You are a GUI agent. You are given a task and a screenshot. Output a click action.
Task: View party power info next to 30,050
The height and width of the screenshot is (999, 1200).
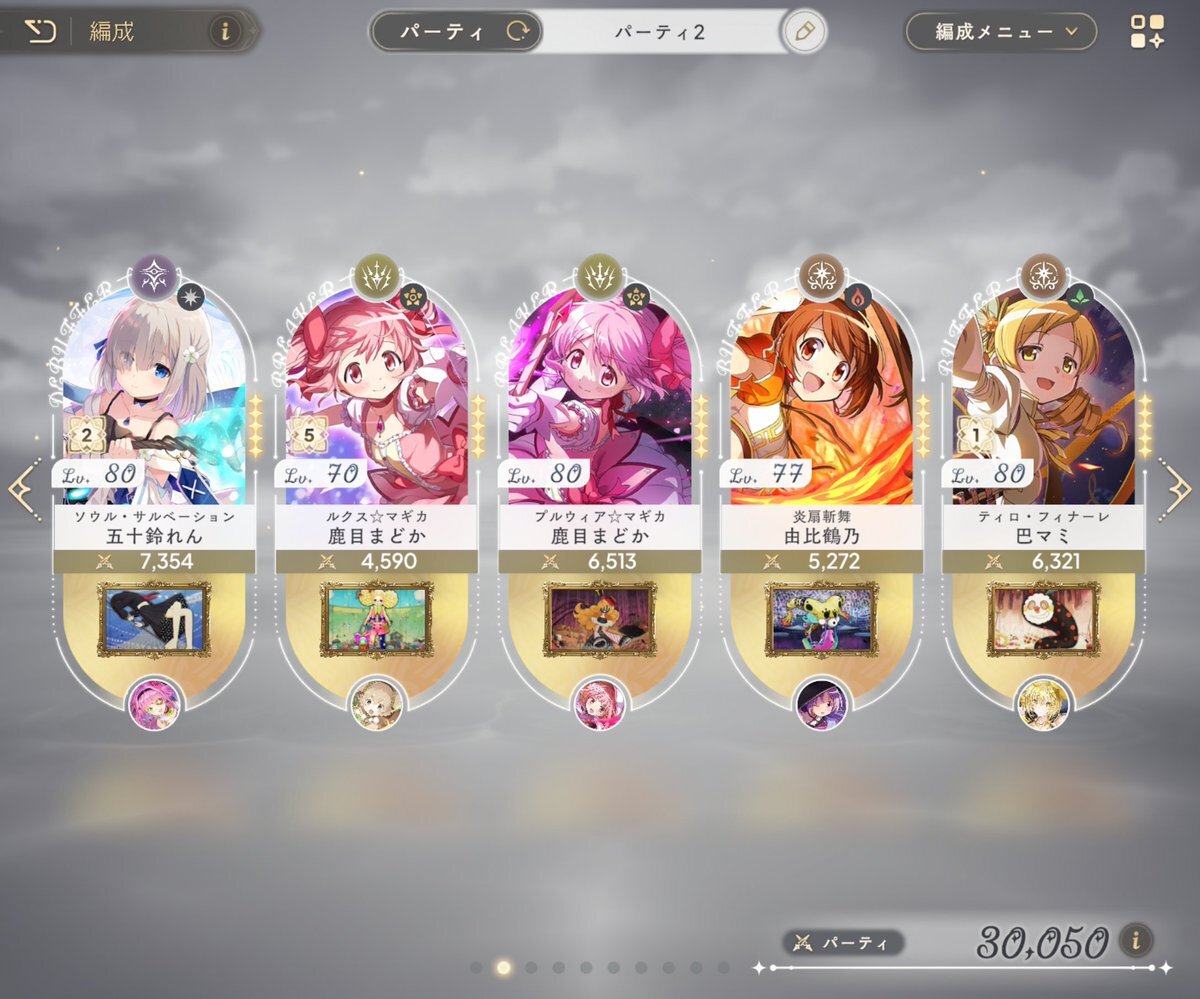pos(1135,940)
